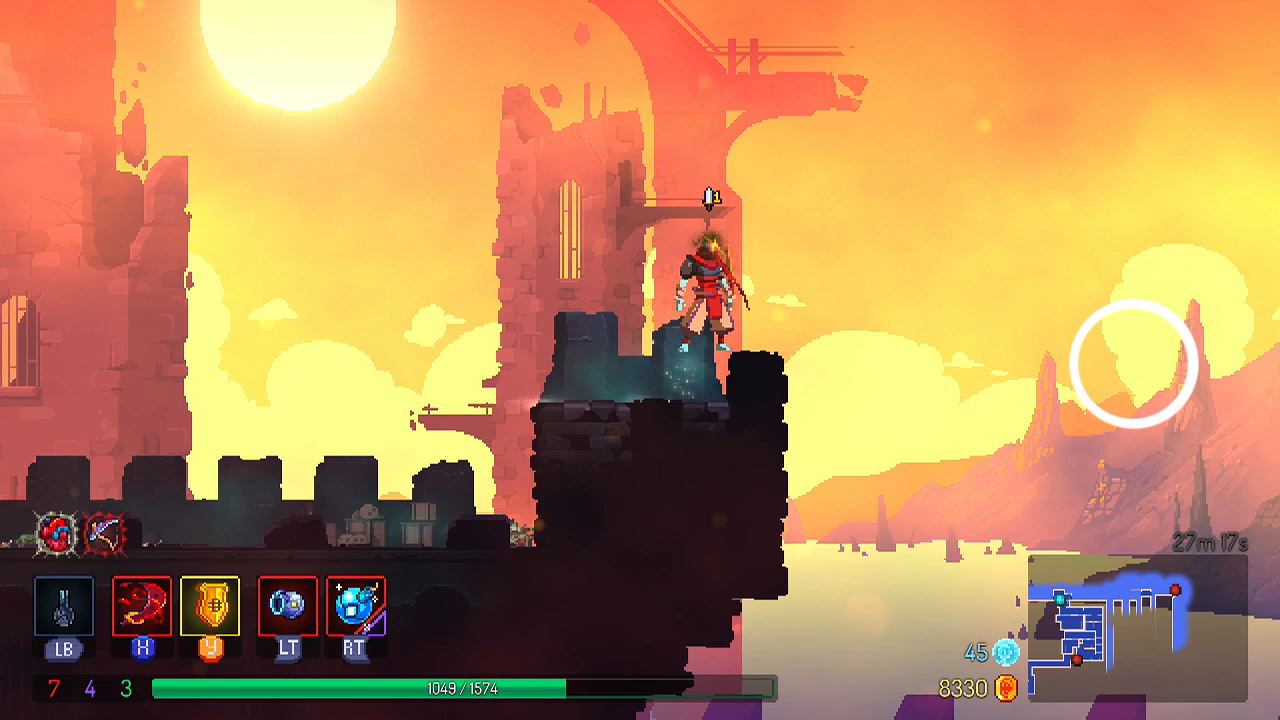Click the upper red point of interest on minimap
The width and height of the screenshot is (1280, 720).
click(1176, 590)
